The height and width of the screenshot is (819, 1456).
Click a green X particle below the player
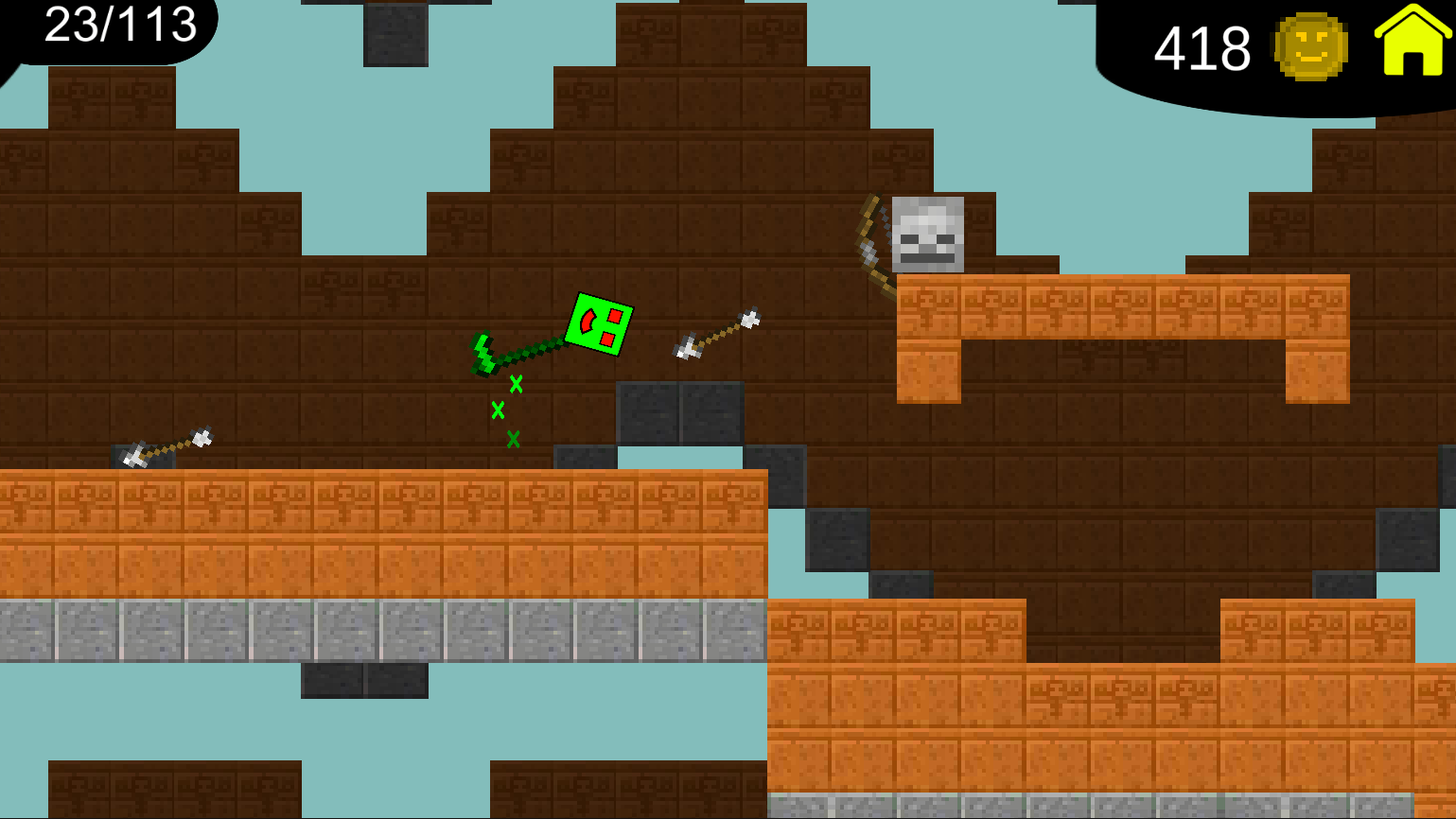499,411
